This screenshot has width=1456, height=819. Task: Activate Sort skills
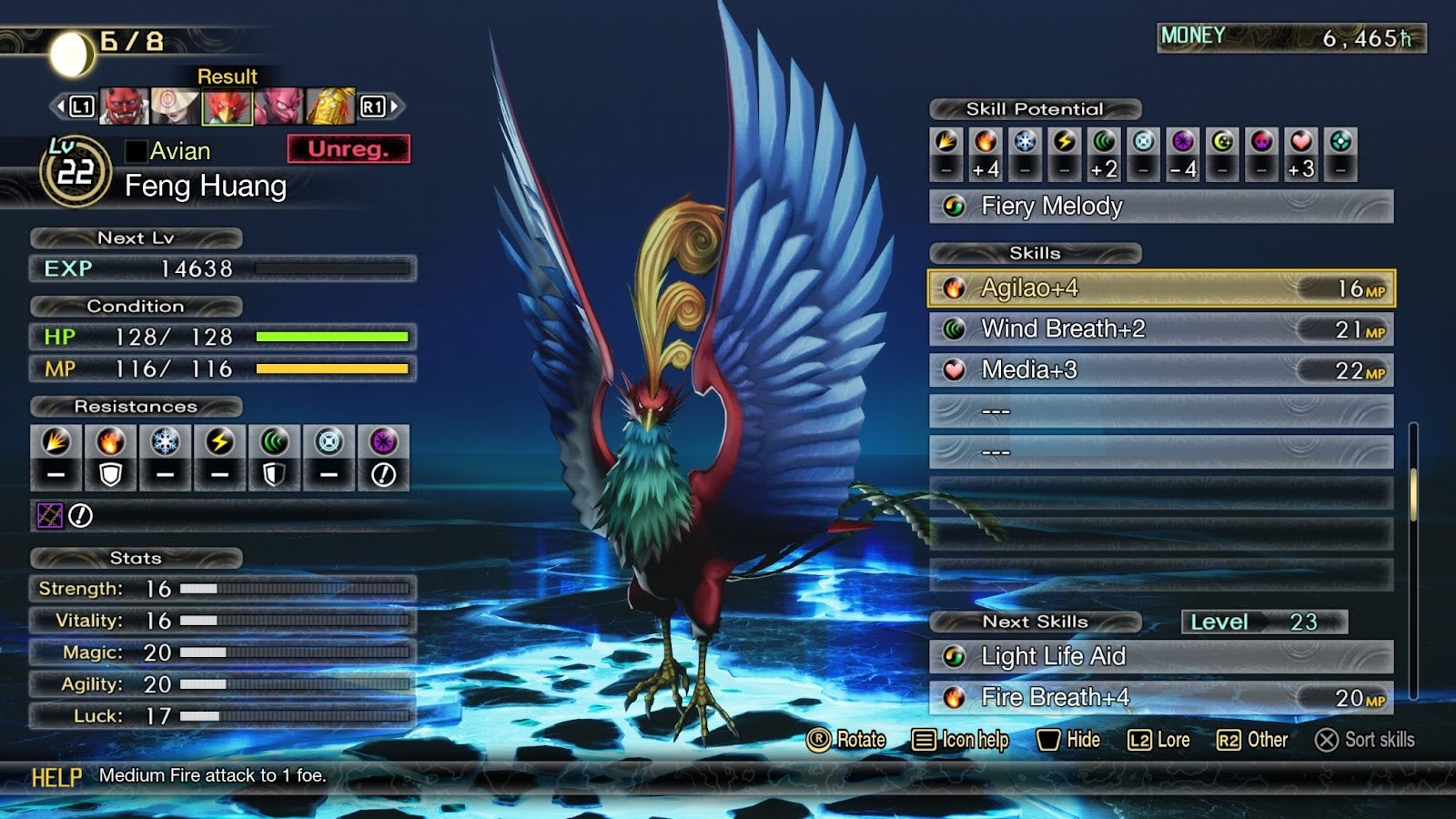coord(1369,740)
